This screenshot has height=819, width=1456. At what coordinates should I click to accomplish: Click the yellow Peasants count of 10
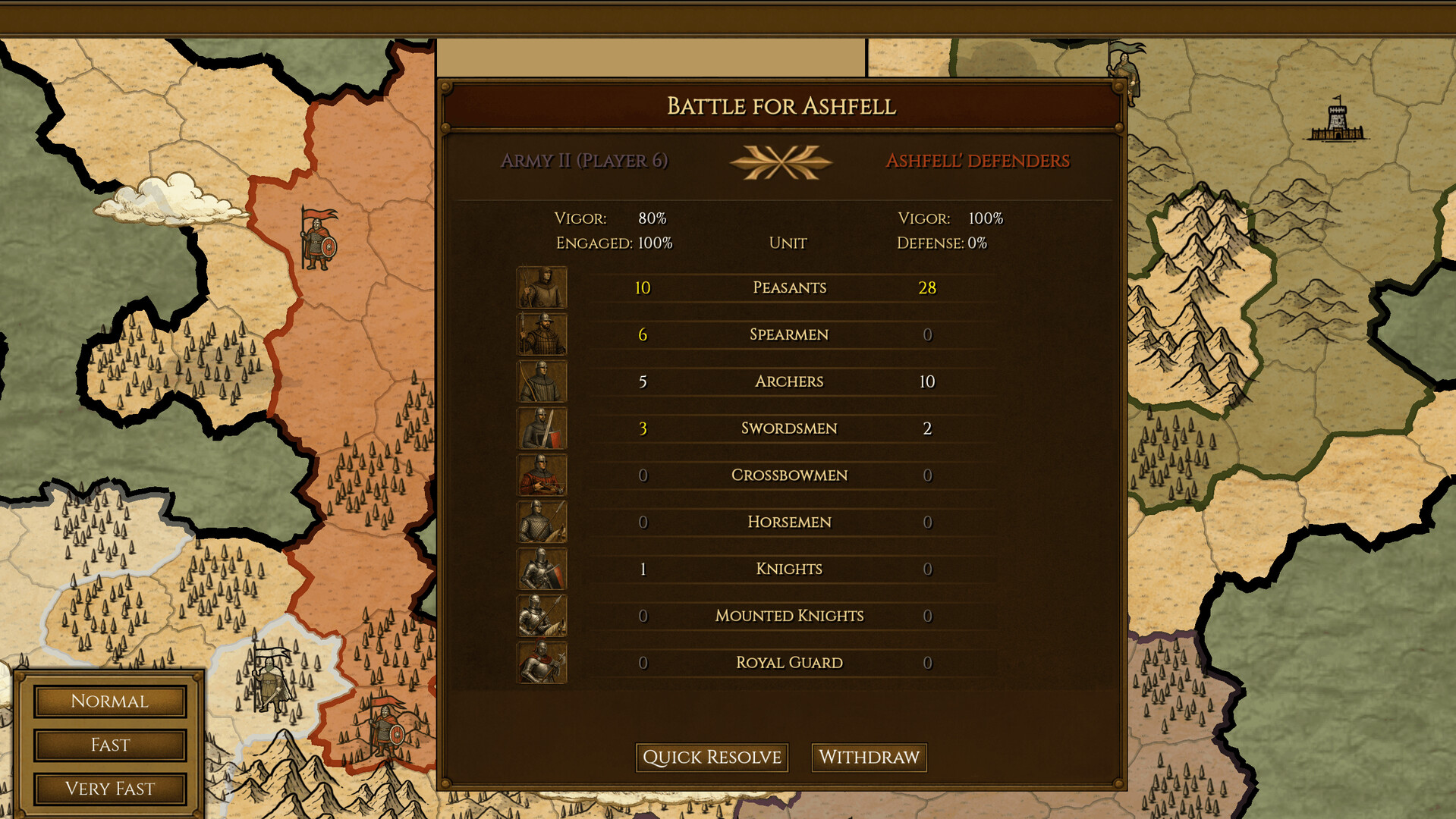(x=642, y=288)
